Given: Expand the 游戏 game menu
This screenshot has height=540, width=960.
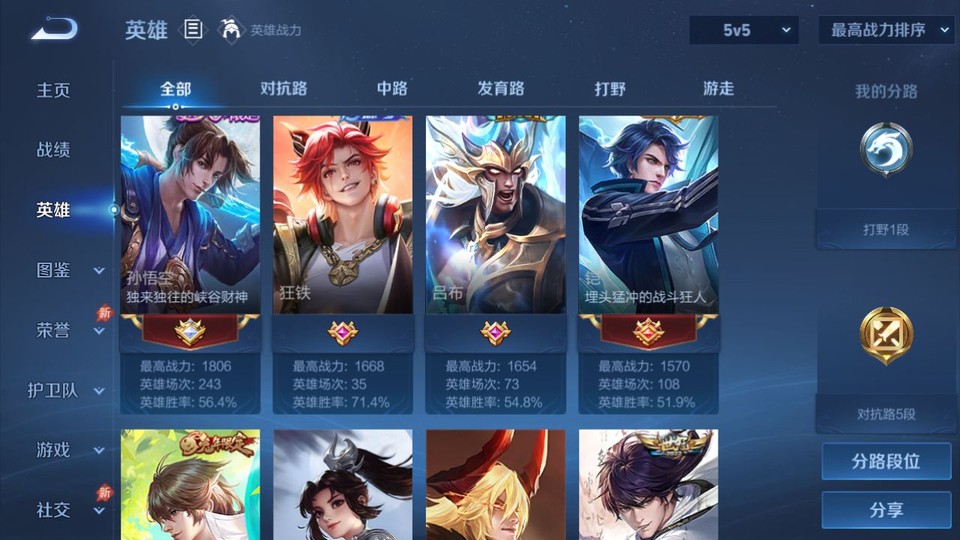Looking at the screenshot, I should pos(68,450).
